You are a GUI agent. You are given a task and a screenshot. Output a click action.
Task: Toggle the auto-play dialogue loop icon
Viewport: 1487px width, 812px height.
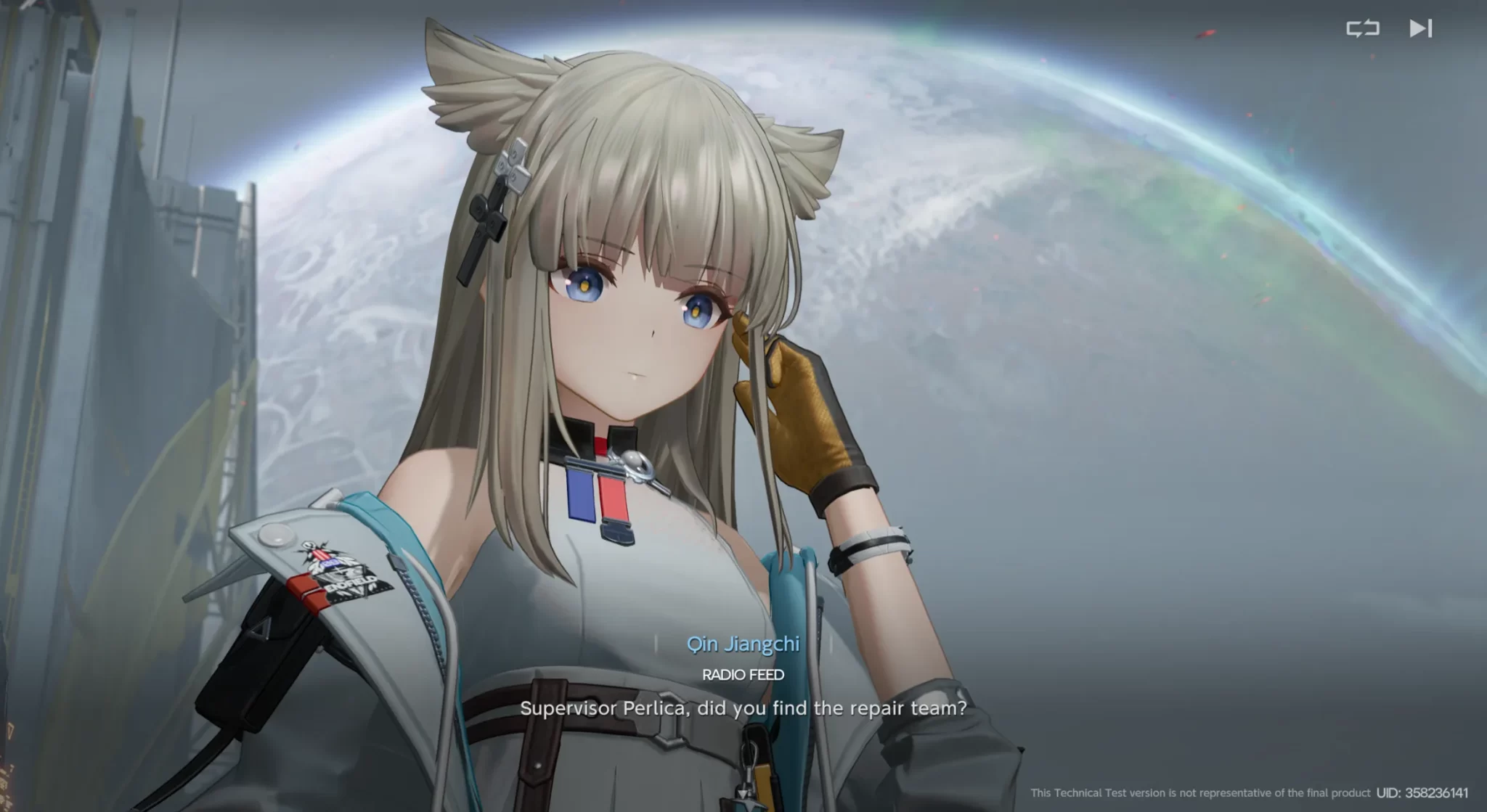coord(1362,28)
